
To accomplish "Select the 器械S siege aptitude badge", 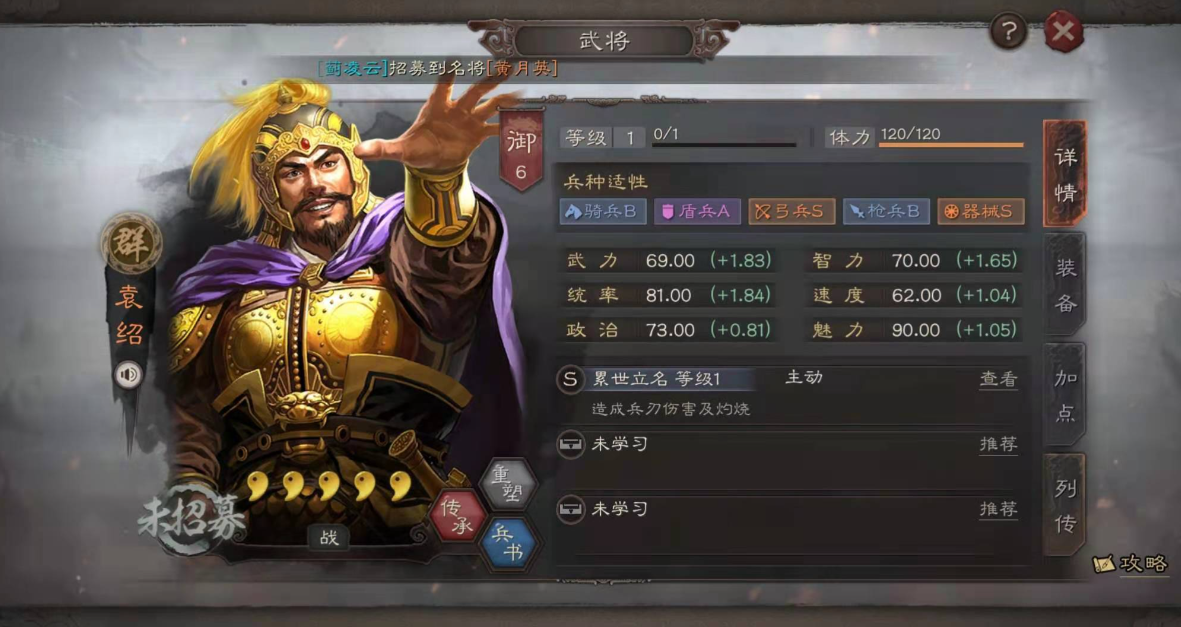I will pos(980,211).
